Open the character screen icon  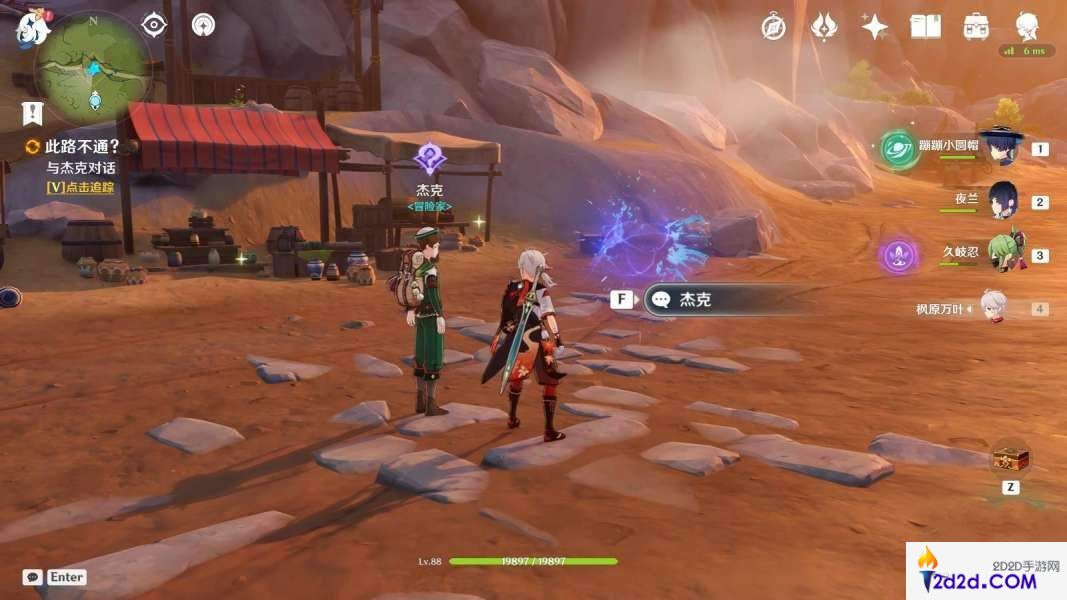click(1027, 26)
